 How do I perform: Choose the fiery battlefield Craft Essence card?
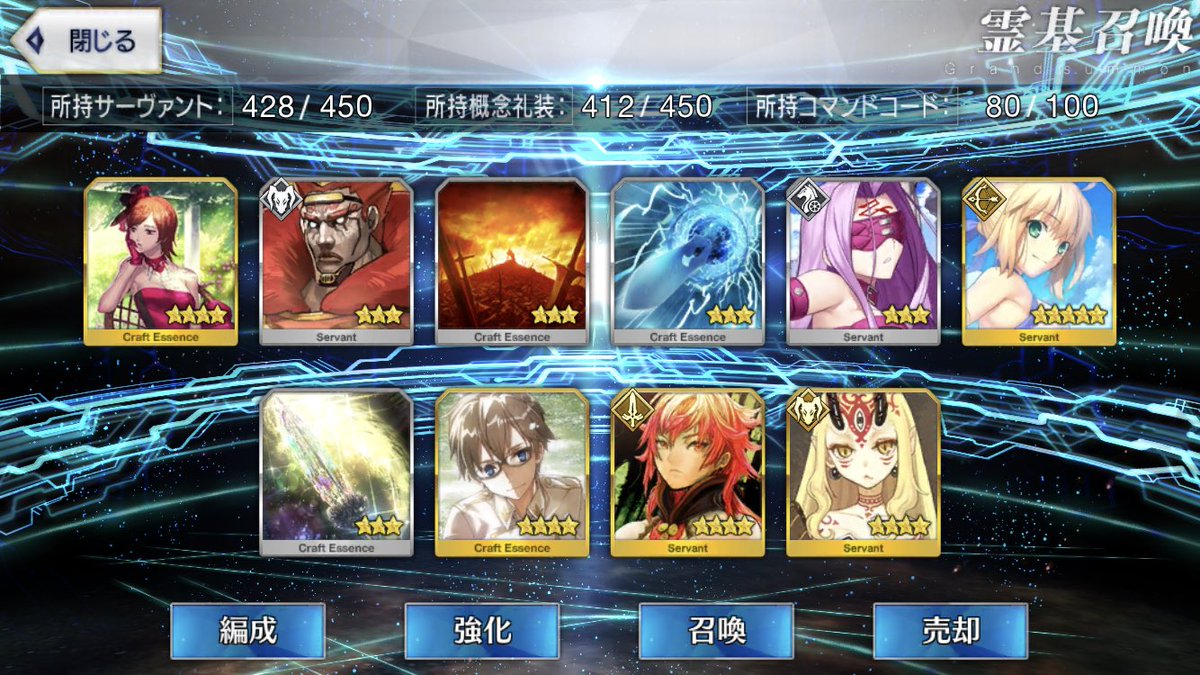(512, 262)
